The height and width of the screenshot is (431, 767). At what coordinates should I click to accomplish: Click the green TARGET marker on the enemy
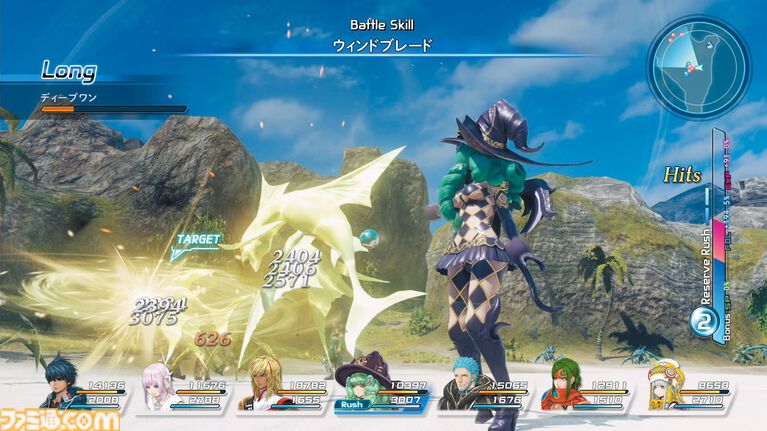click(x=196, y=240)
